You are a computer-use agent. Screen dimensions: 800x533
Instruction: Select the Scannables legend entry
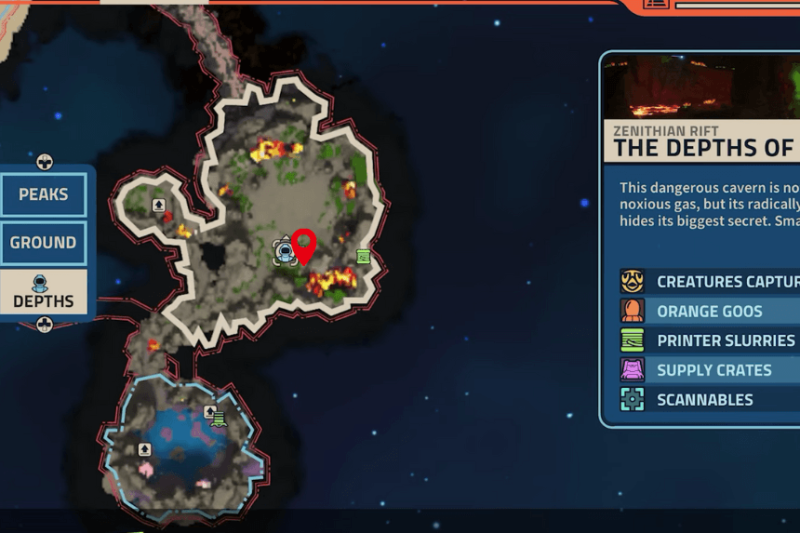[710, 399]
